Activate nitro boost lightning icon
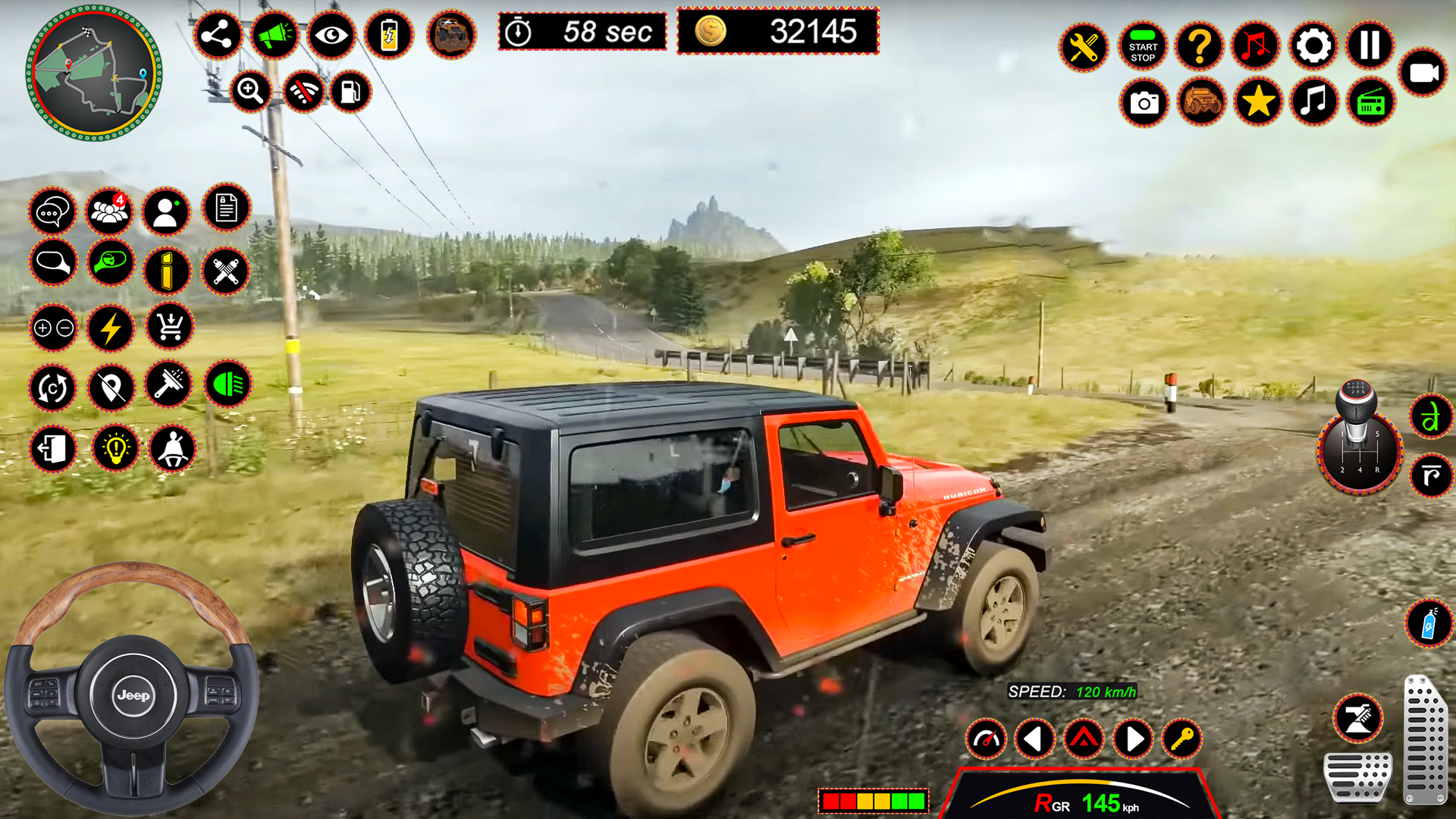The height and width of the screenshot is (819, 1456). coord(111,328)
